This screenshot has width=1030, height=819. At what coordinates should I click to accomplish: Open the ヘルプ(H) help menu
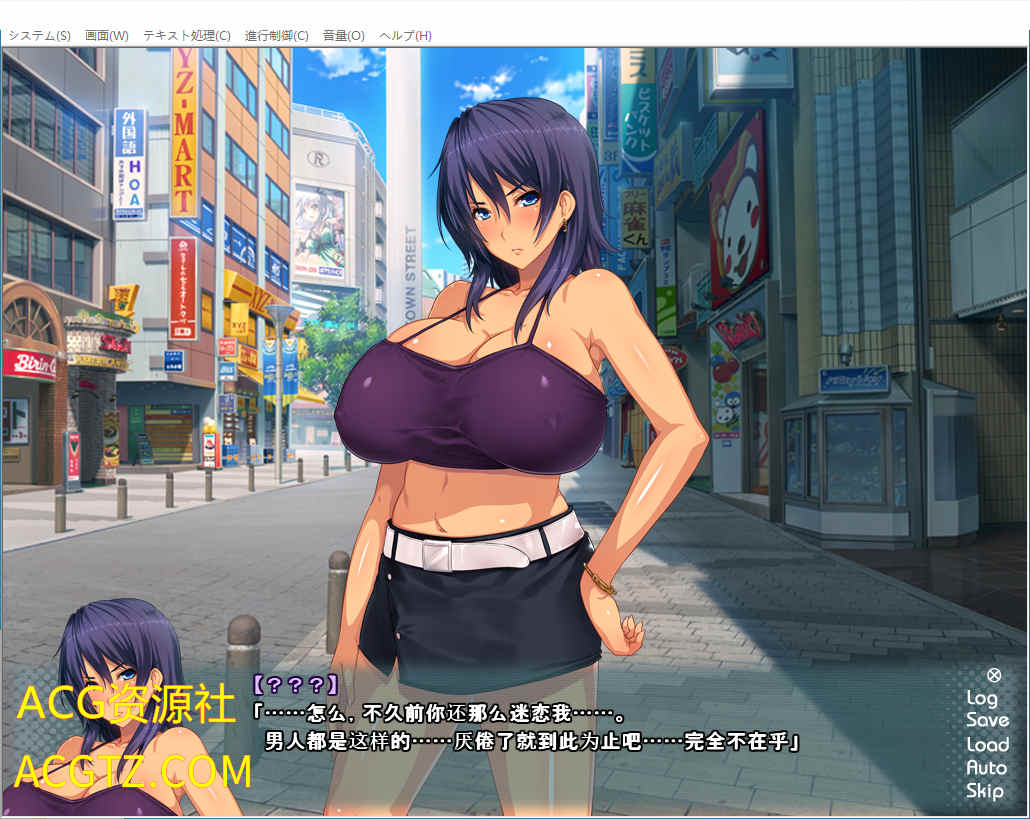pos(405,35)
